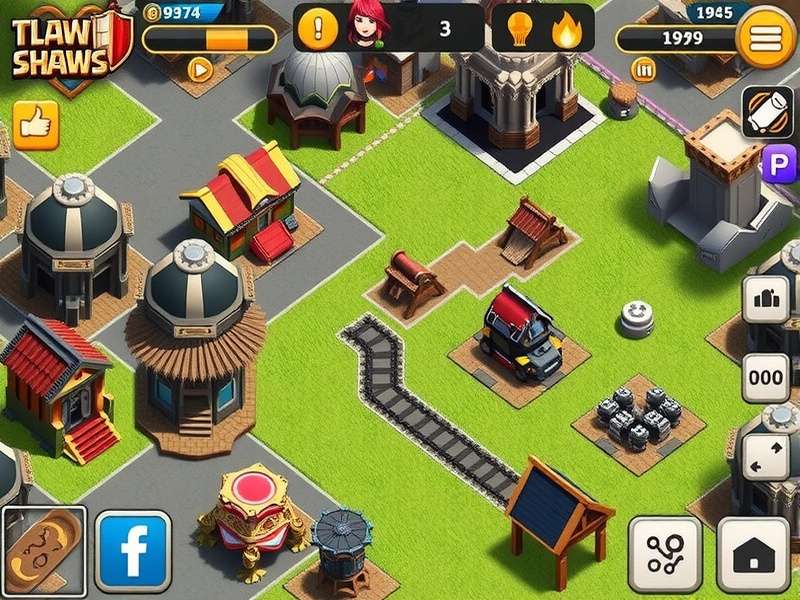800x600 pixels.
Task: Open the bar chart leaderboard button
Action: [x=767, y=299]
